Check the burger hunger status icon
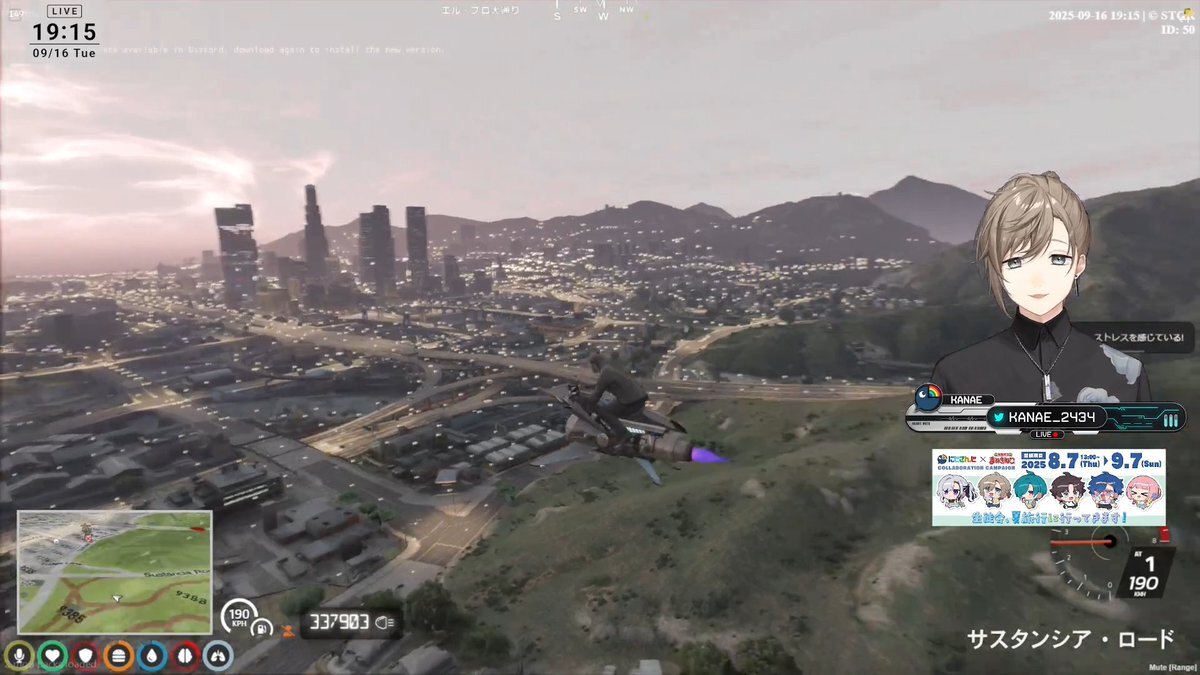The image size is (1200, 675). (x=119, y=656)
